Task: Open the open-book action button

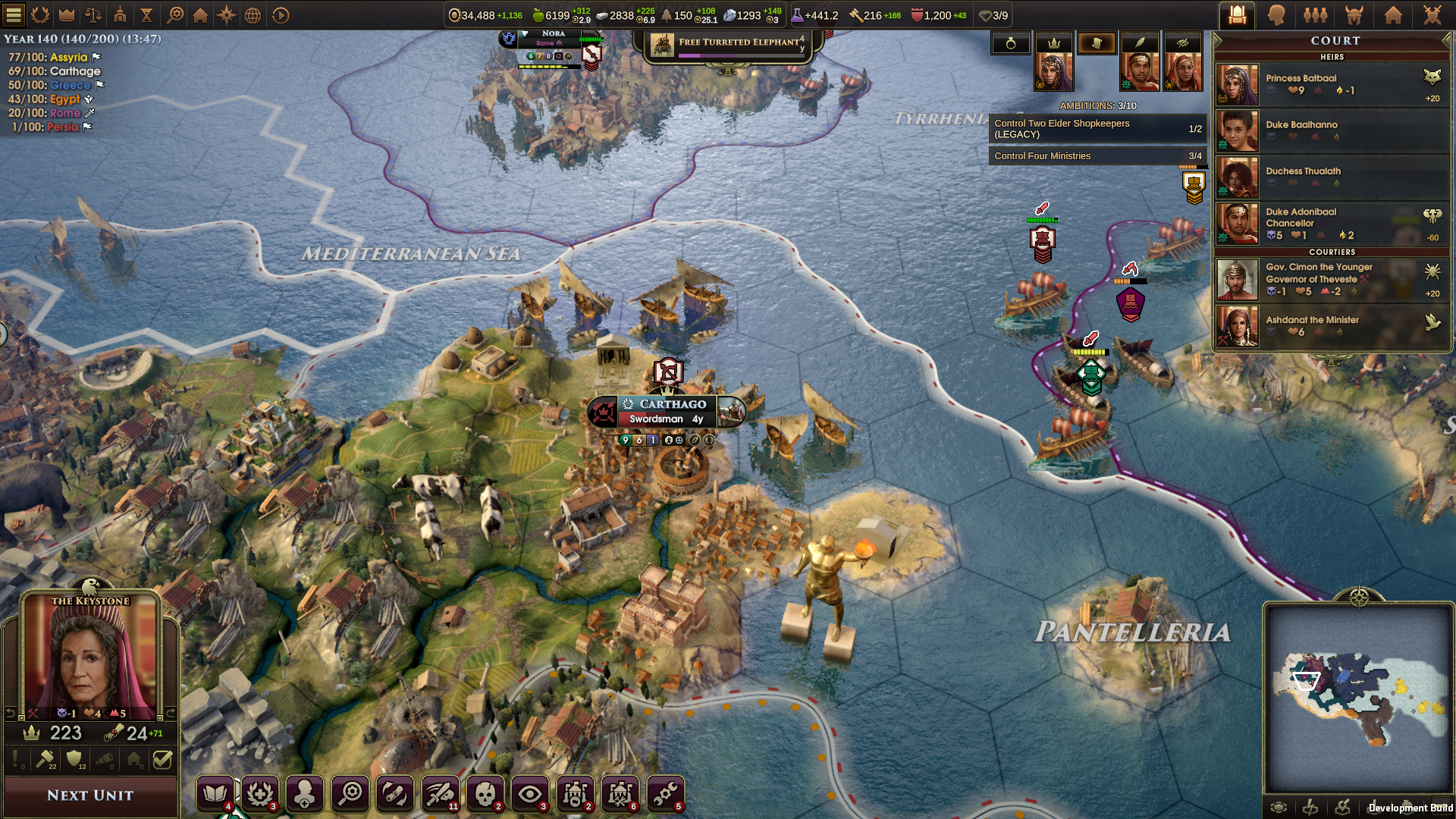Action: (215, 794)
